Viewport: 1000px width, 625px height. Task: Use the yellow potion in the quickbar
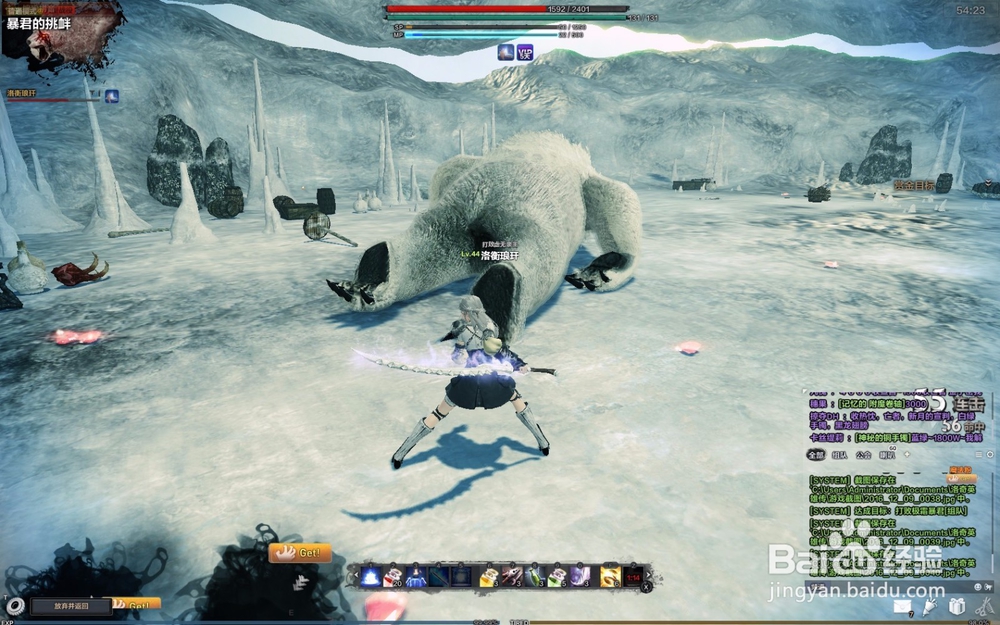tap(489, 576)
